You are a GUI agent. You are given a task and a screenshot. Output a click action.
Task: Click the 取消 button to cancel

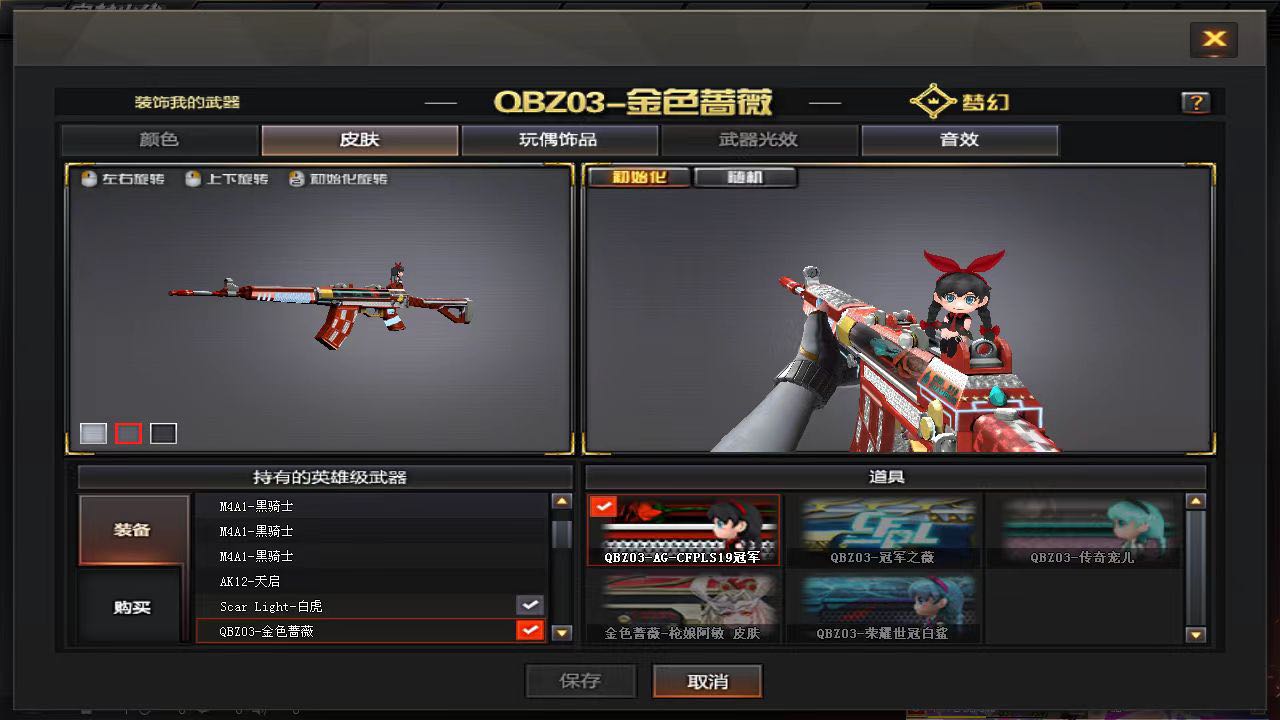707,681
